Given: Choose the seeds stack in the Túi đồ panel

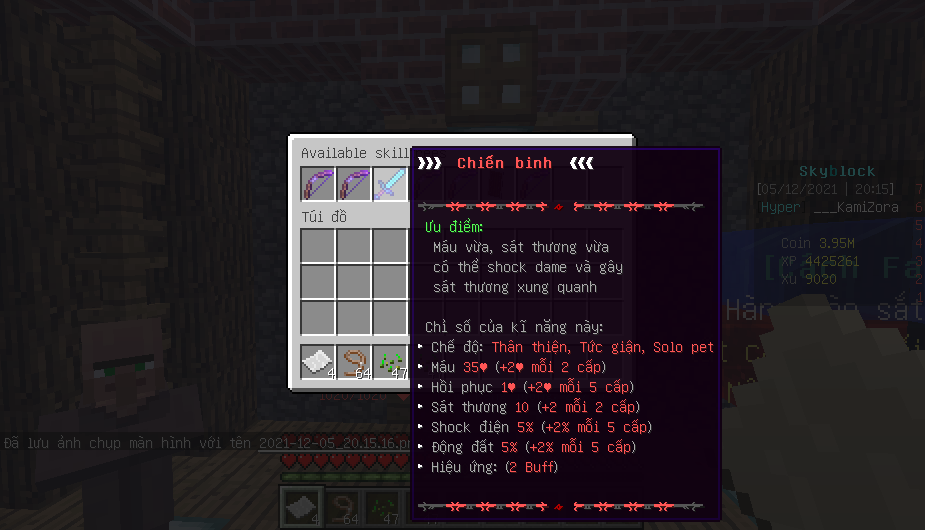Looking at the screenshot, I should pos(390,362).
